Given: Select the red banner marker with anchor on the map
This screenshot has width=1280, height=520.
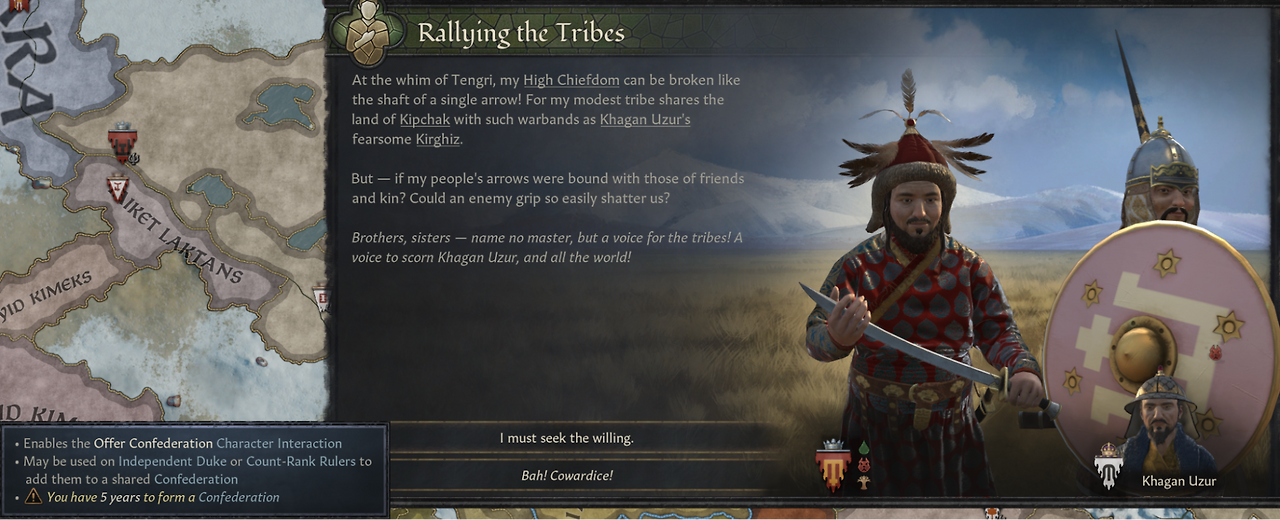Looking at the screenshot, I should pos(123,144).
